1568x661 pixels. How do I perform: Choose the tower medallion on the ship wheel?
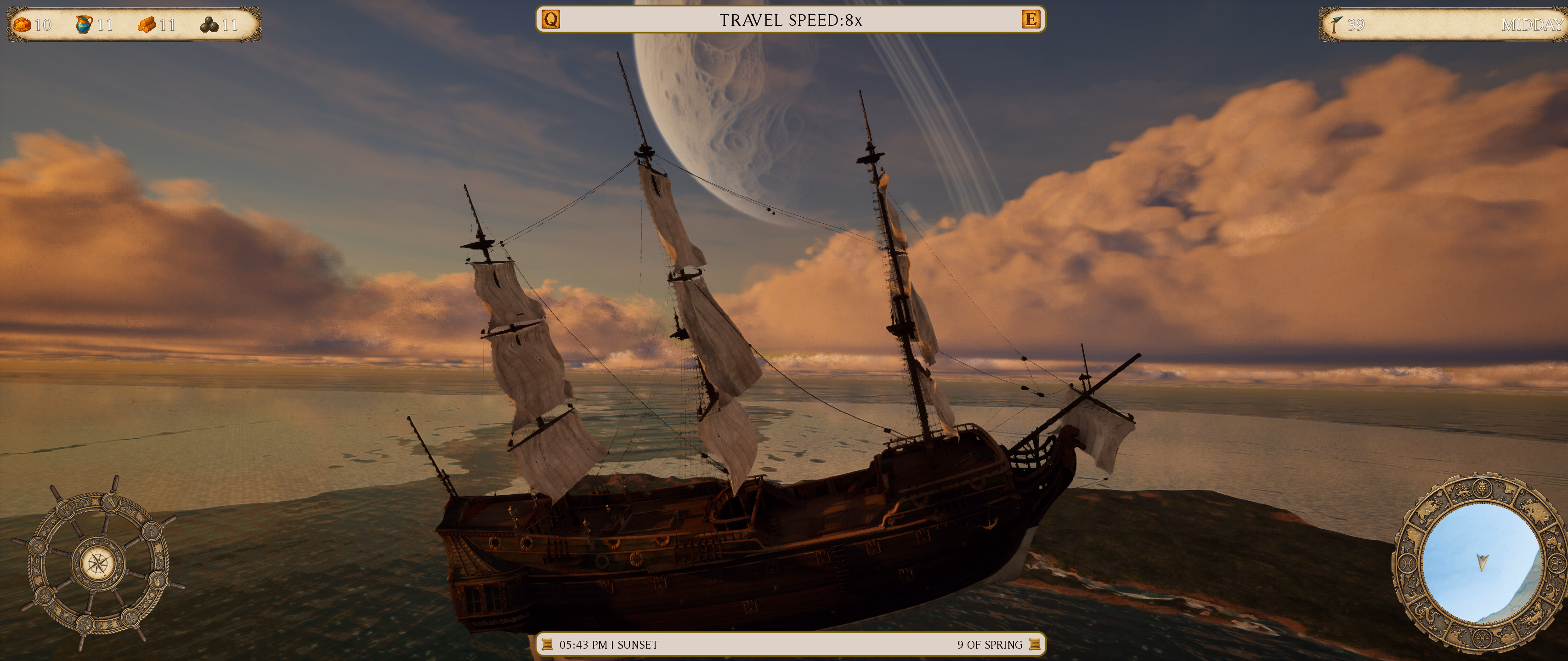pos(111,503)
